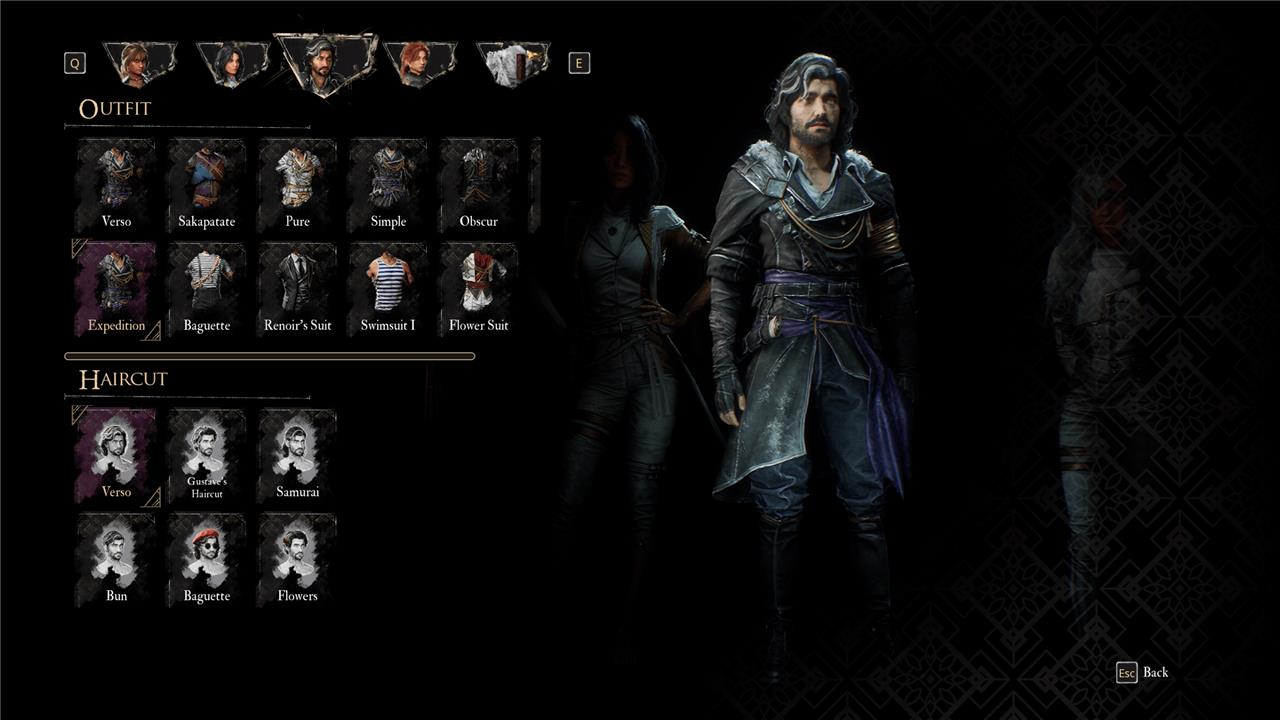Select the currently equipped Expedition outfit
Image resolution: width=1280 pixels, height=720 pixels.
click(x=114, y=289)
